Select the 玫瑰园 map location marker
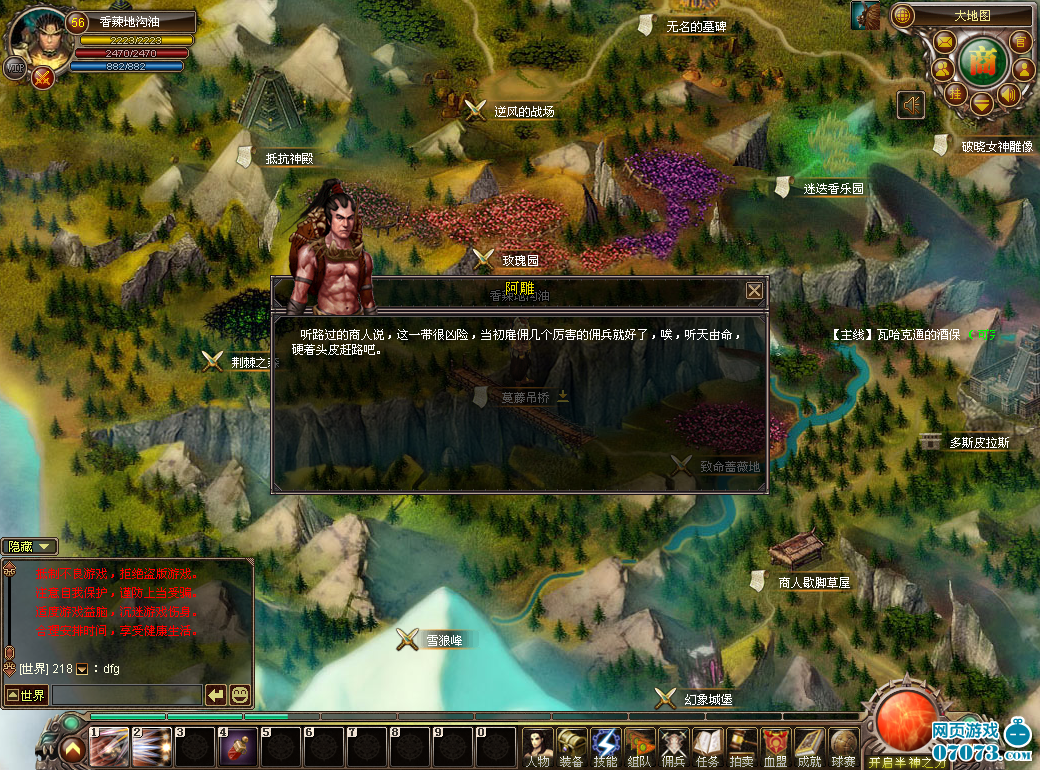 pyautogui.click(x=484, y=258)
